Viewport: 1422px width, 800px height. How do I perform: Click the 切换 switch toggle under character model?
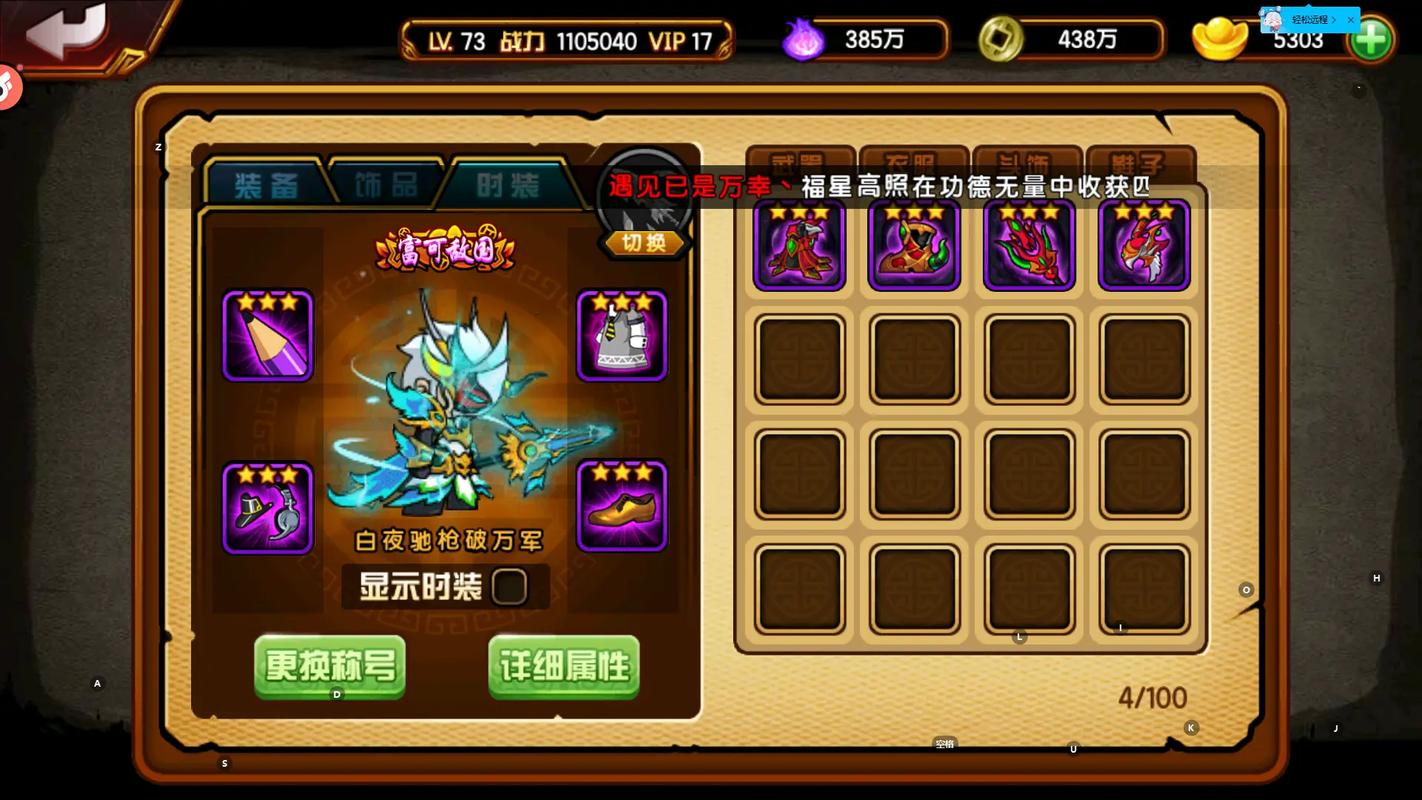tap(643, 242)
